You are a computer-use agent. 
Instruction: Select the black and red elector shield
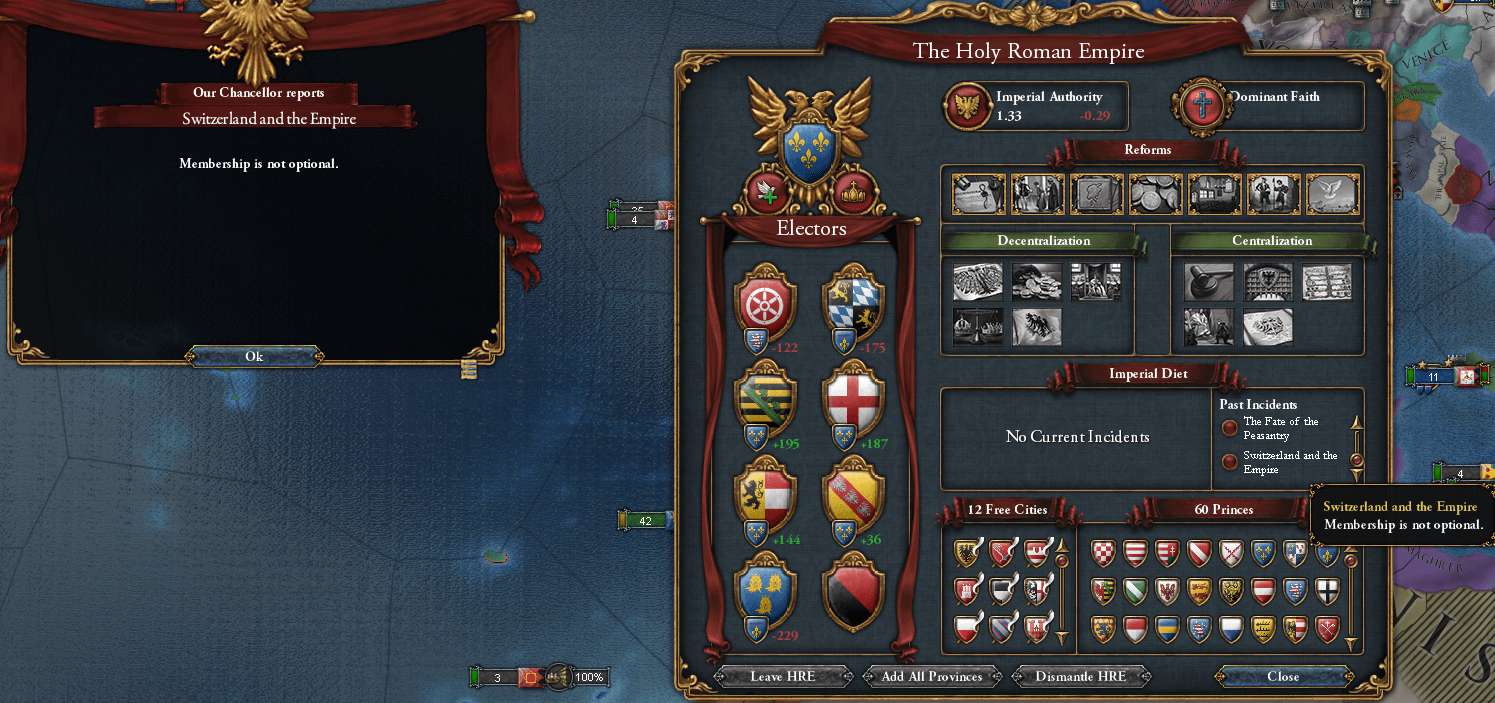(x=852, y=591)
